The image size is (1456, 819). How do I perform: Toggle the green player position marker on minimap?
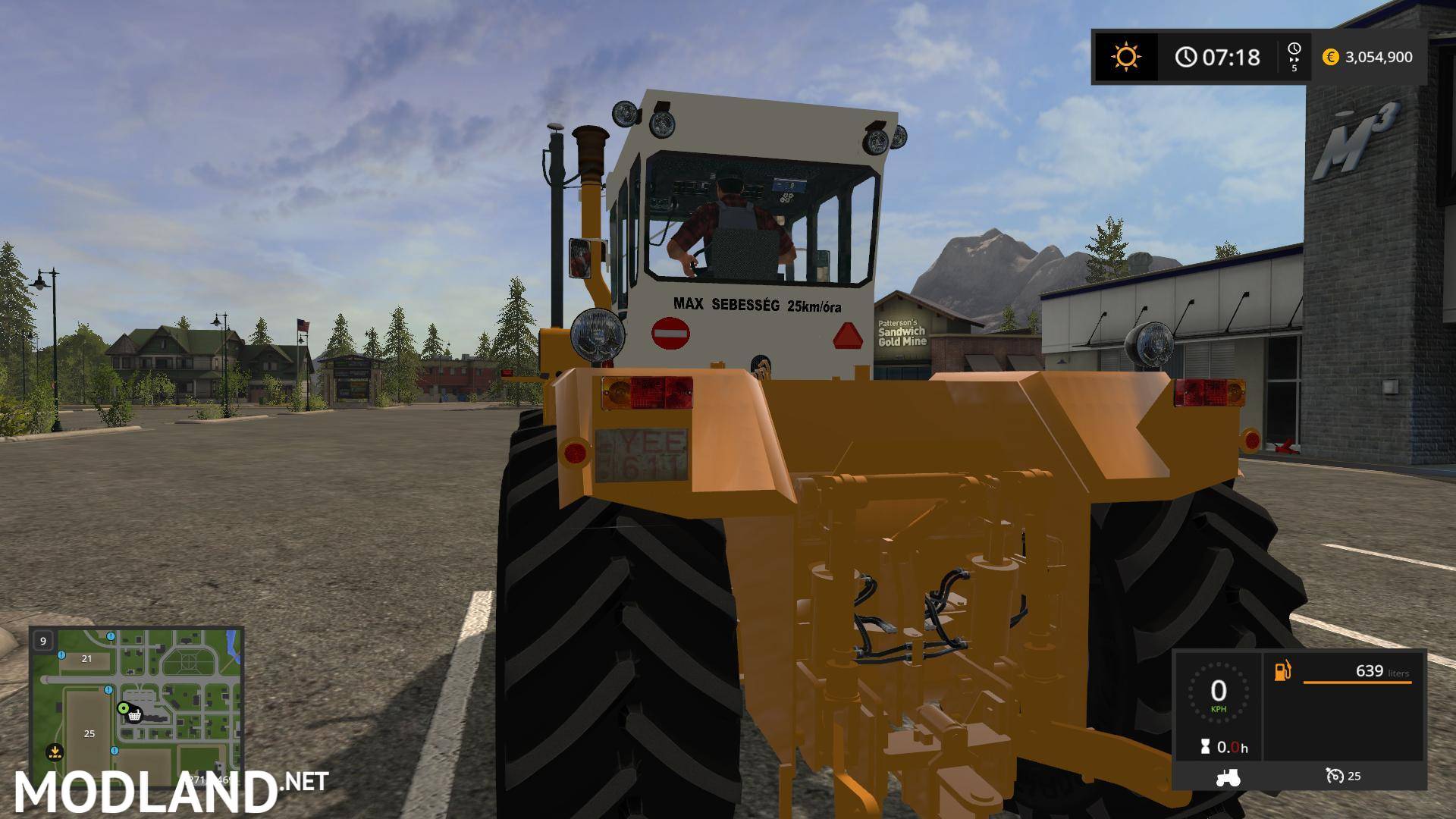click(x=124, y=708)
